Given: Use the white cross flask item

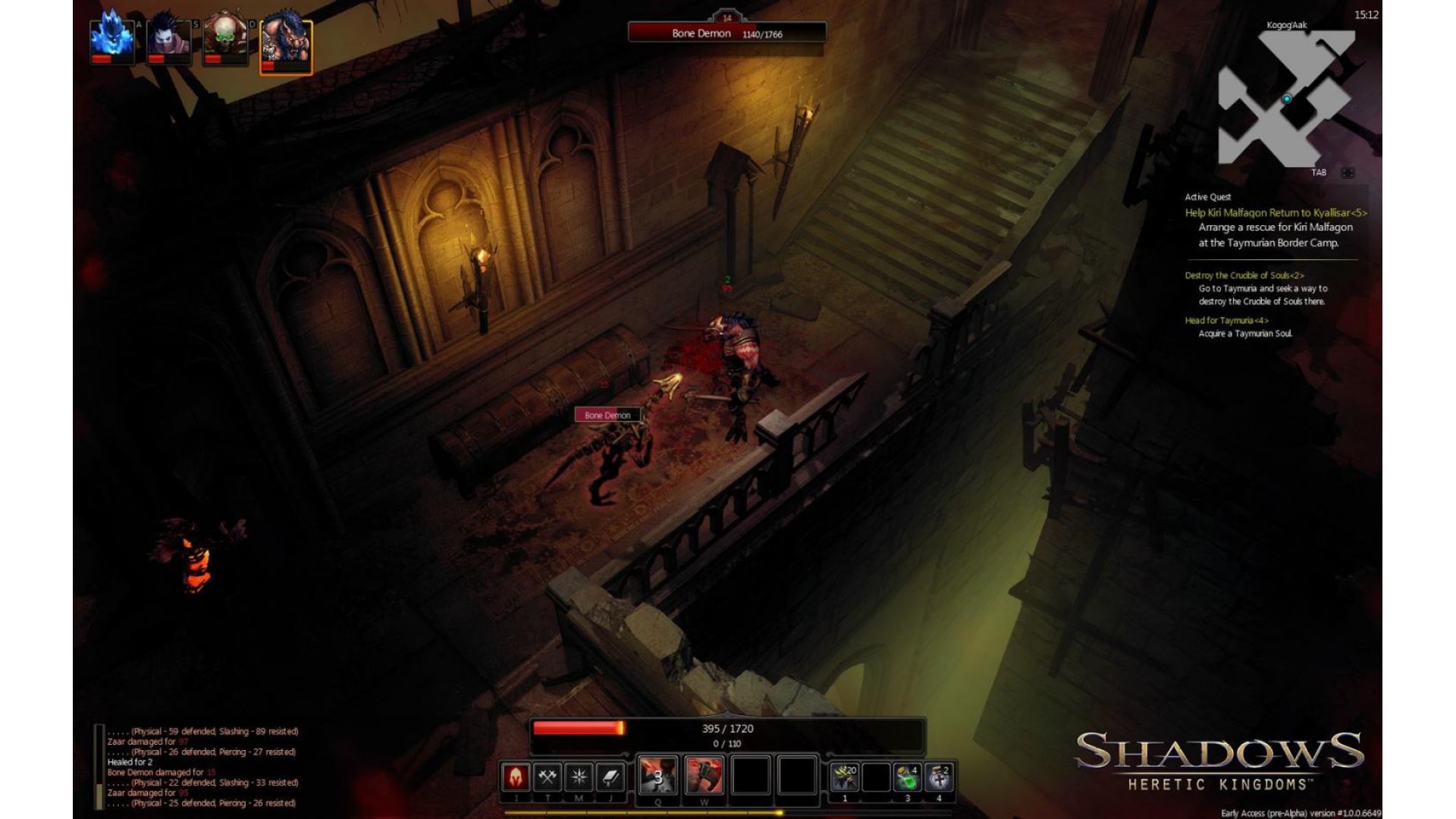Looking at the screenshot, I should [x=939, y=777].
